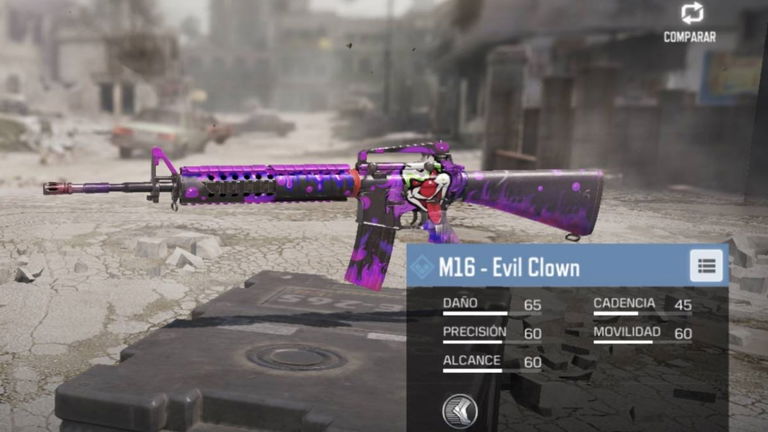Viewport: 768px width, 432px height.
Task: Toggle the detailed stats list button
Action: pos(706,266)
